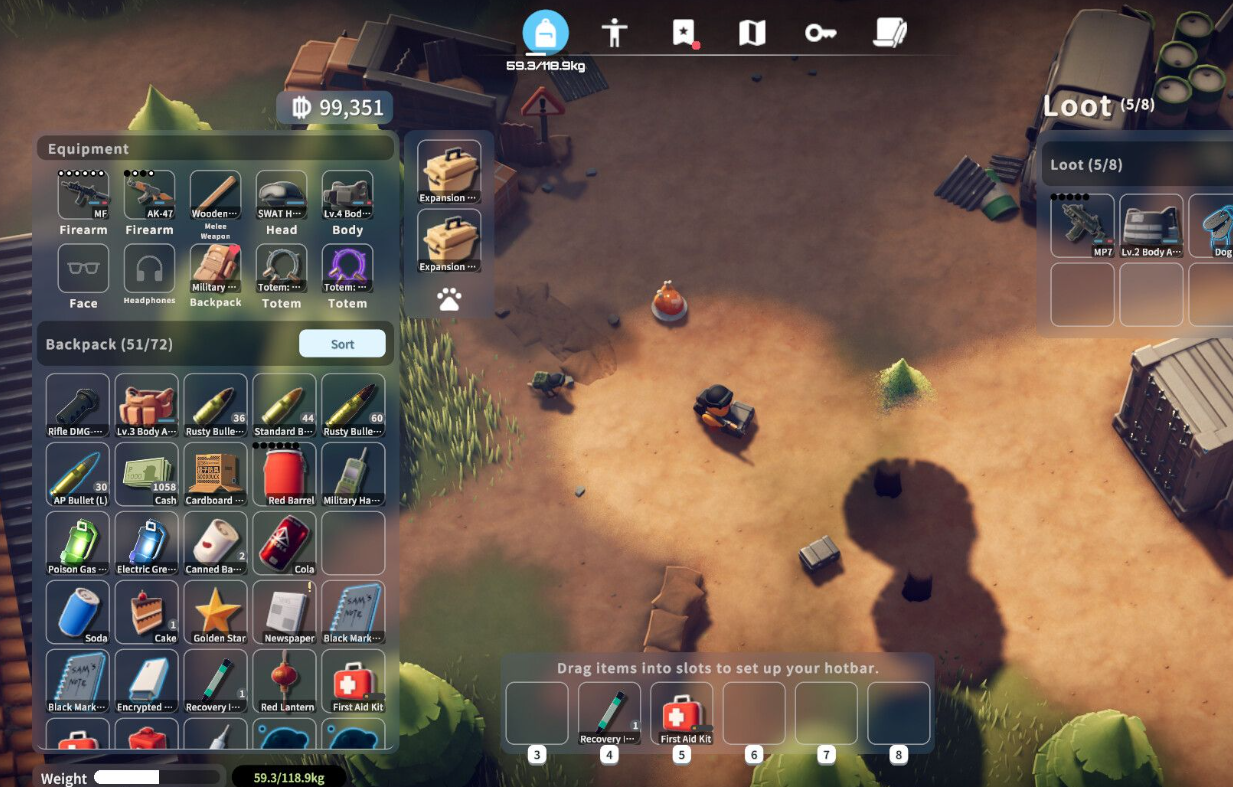
Task: Switch to the character stats tab
Action: point(614,33)
